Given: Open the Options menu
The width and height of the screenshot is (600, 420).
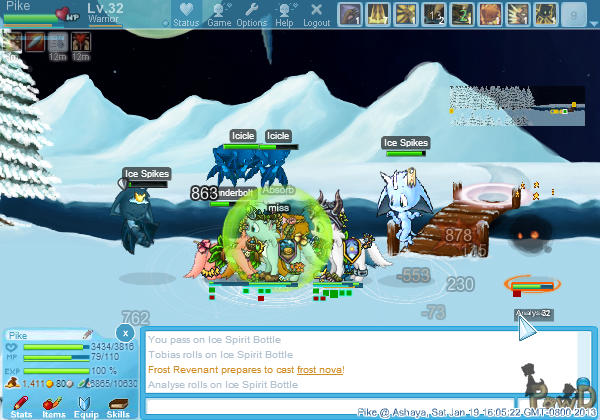Looking at the screenshot, I should tap(251, 14).
